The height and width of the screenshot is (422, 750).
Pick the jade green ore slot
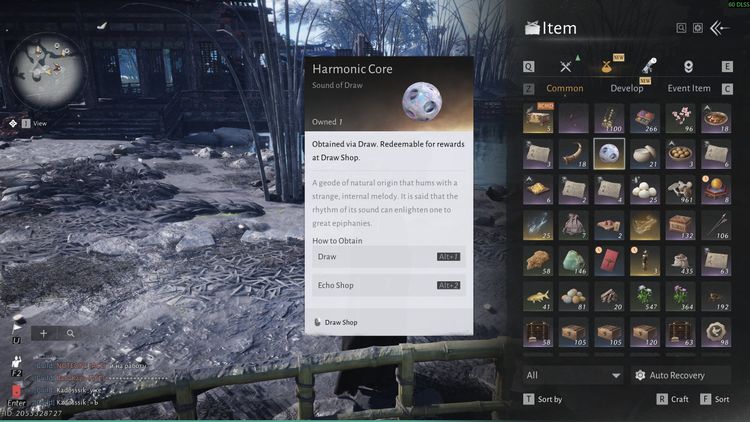[574, 259]
